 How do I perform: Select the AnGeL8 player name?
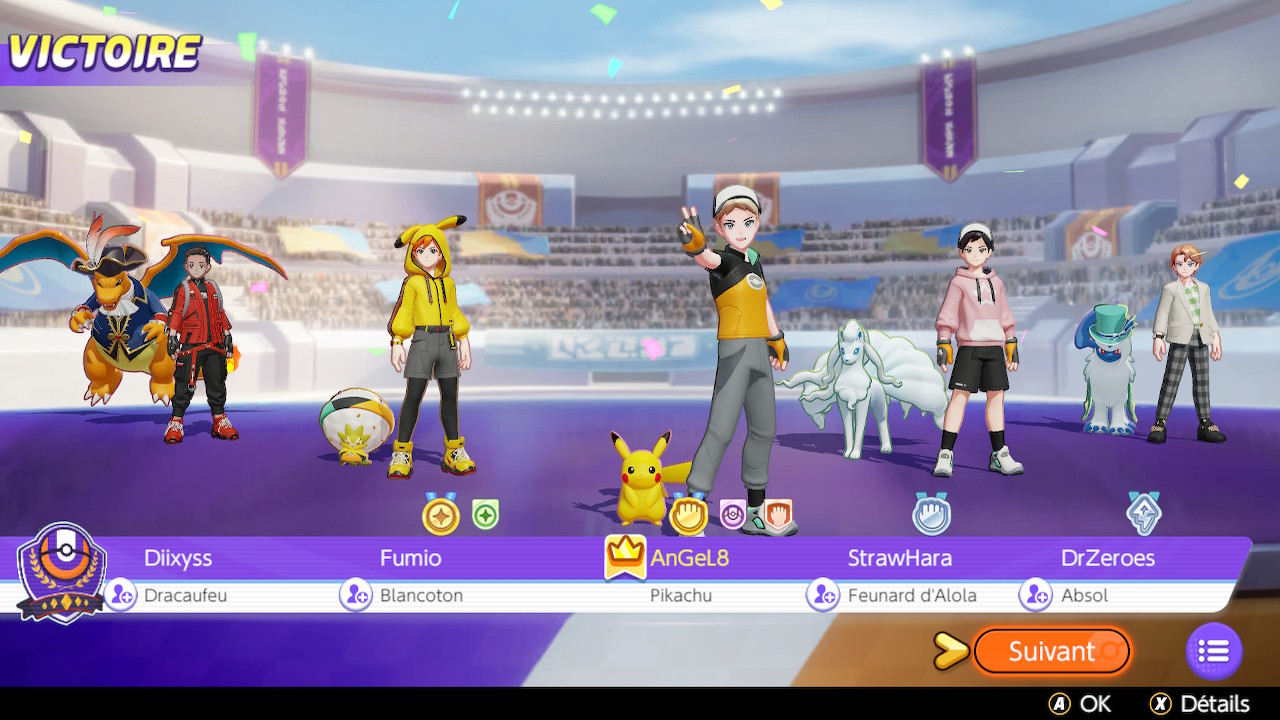pyautogui.click(x=689, y=558)
